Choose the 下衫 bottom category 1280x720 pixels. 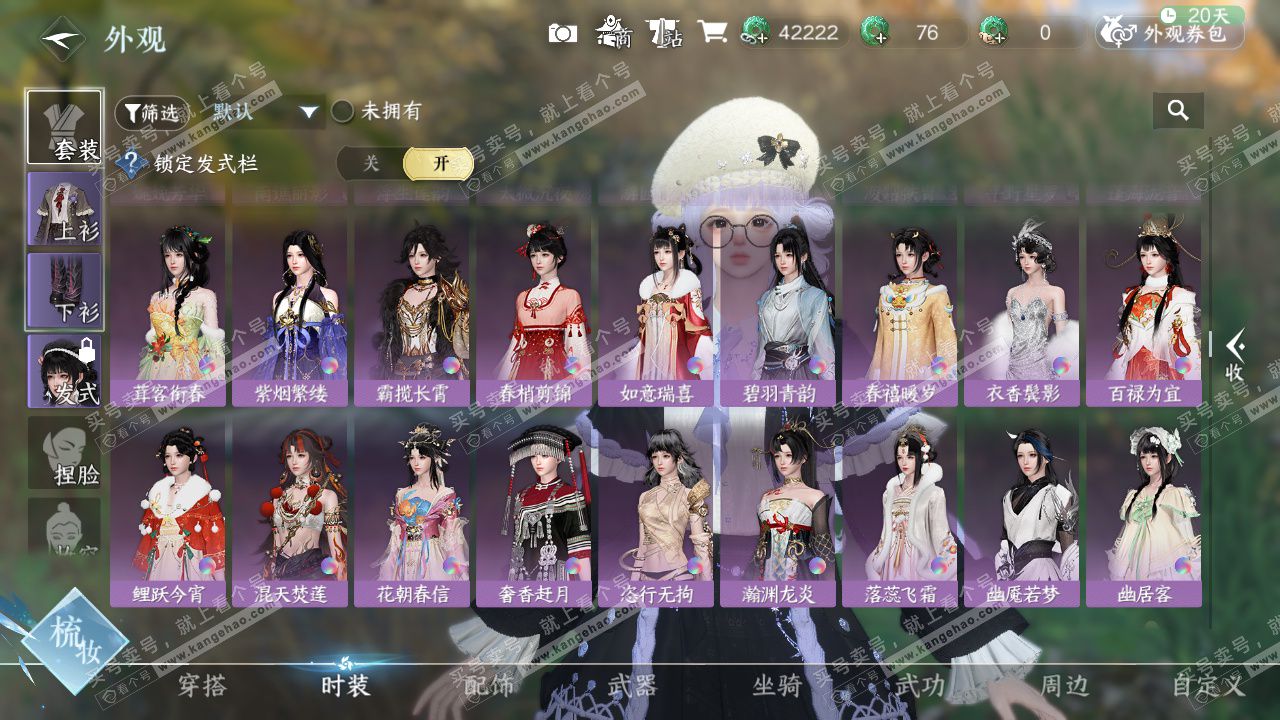point(65,290)
